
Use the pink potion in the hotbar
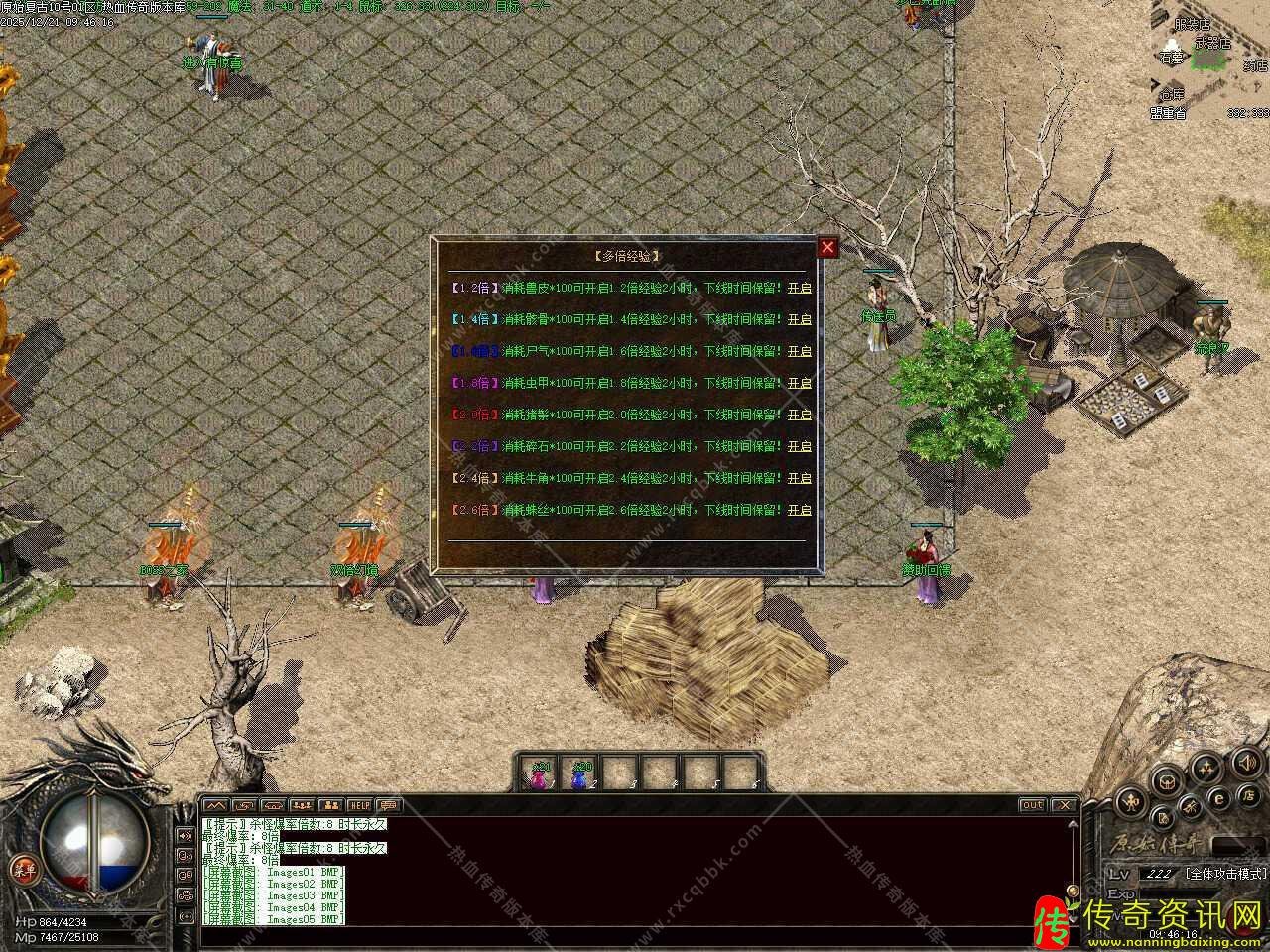click(x=540, y=774)
